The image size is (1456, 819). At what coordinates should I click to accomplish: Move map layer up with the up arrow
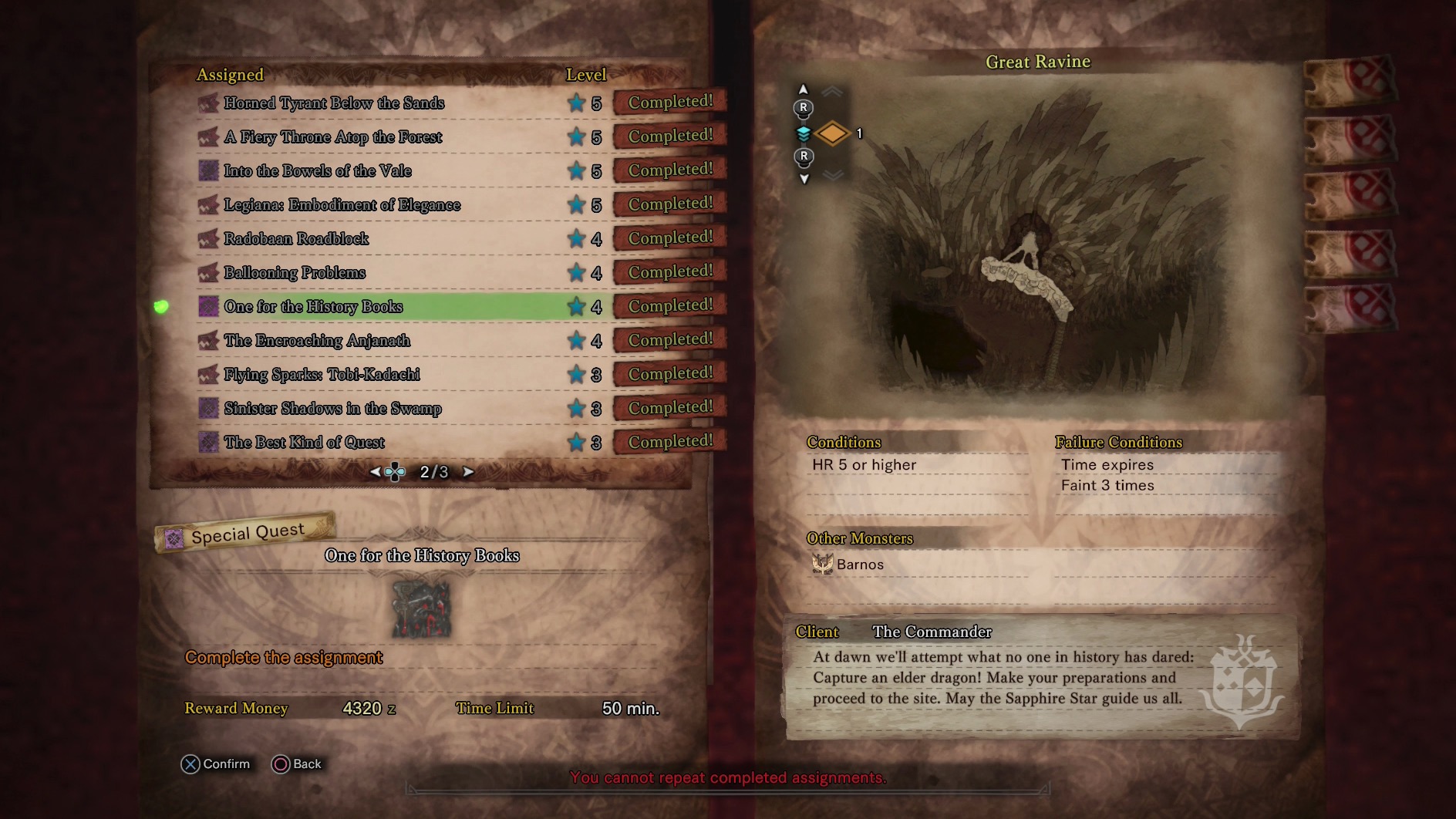click(x=804, y=89)
